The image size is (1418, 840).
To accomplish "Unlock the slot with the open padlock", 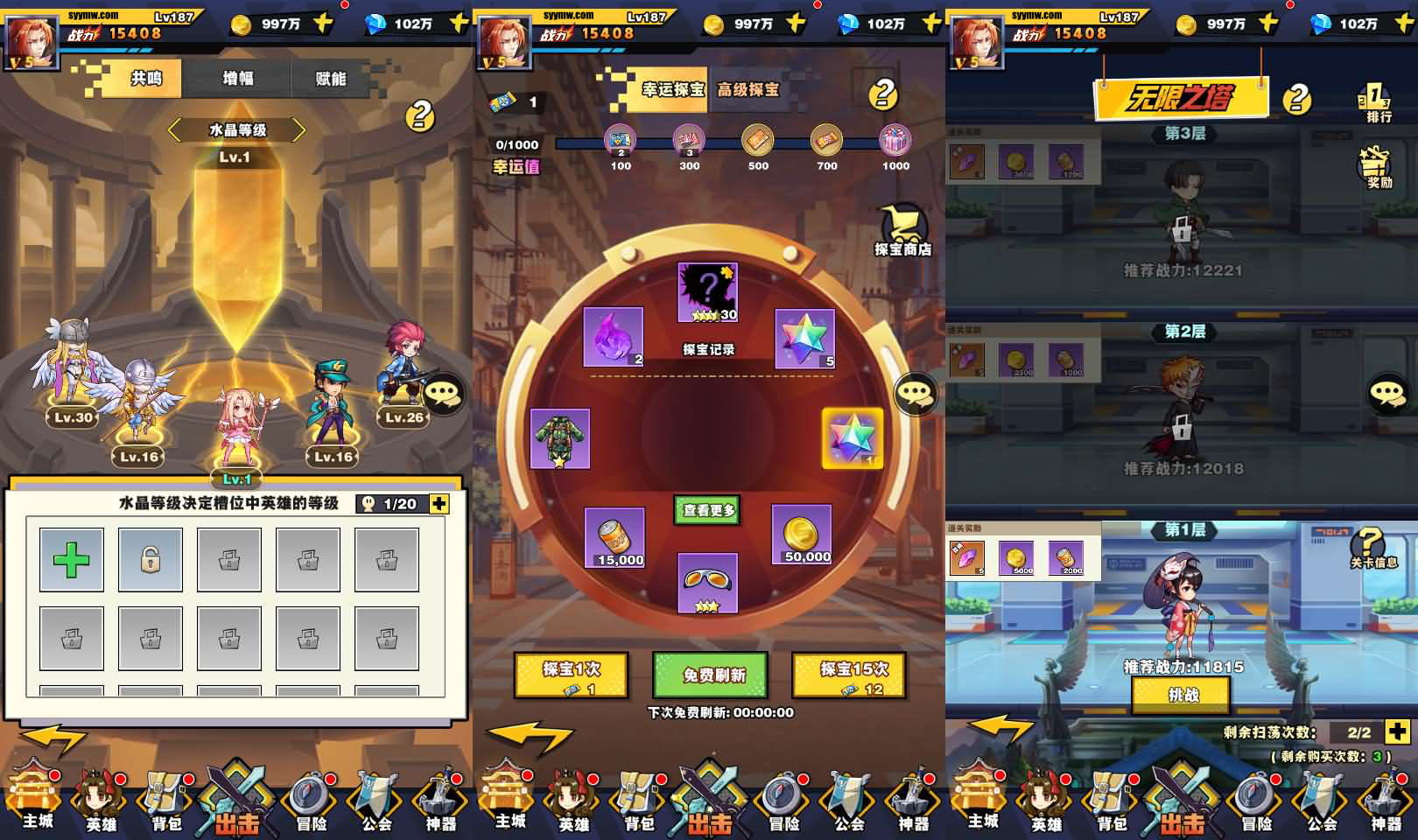I will 151,559.
